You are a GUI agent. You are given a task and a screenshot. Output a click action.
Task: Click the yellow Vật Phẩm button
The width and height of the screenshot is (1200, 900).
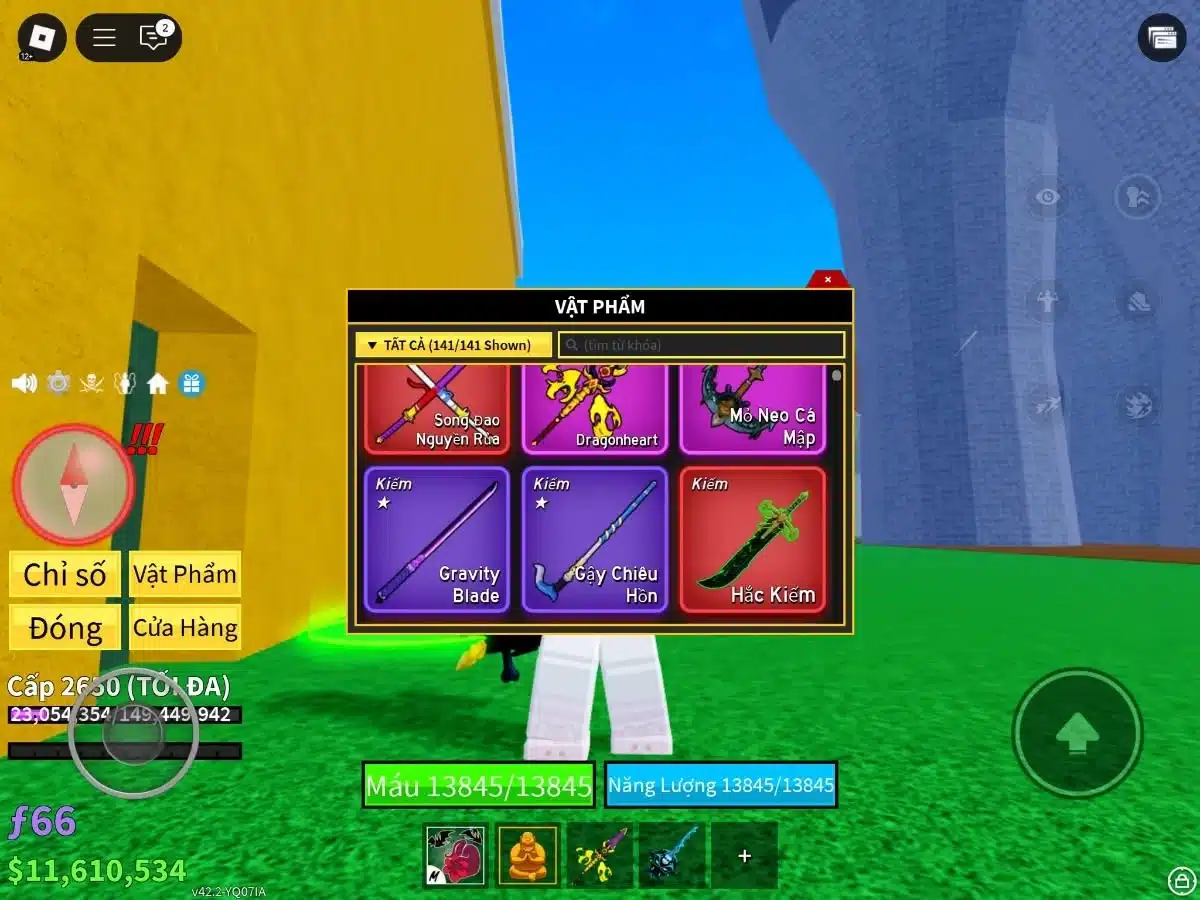(185, 575)
